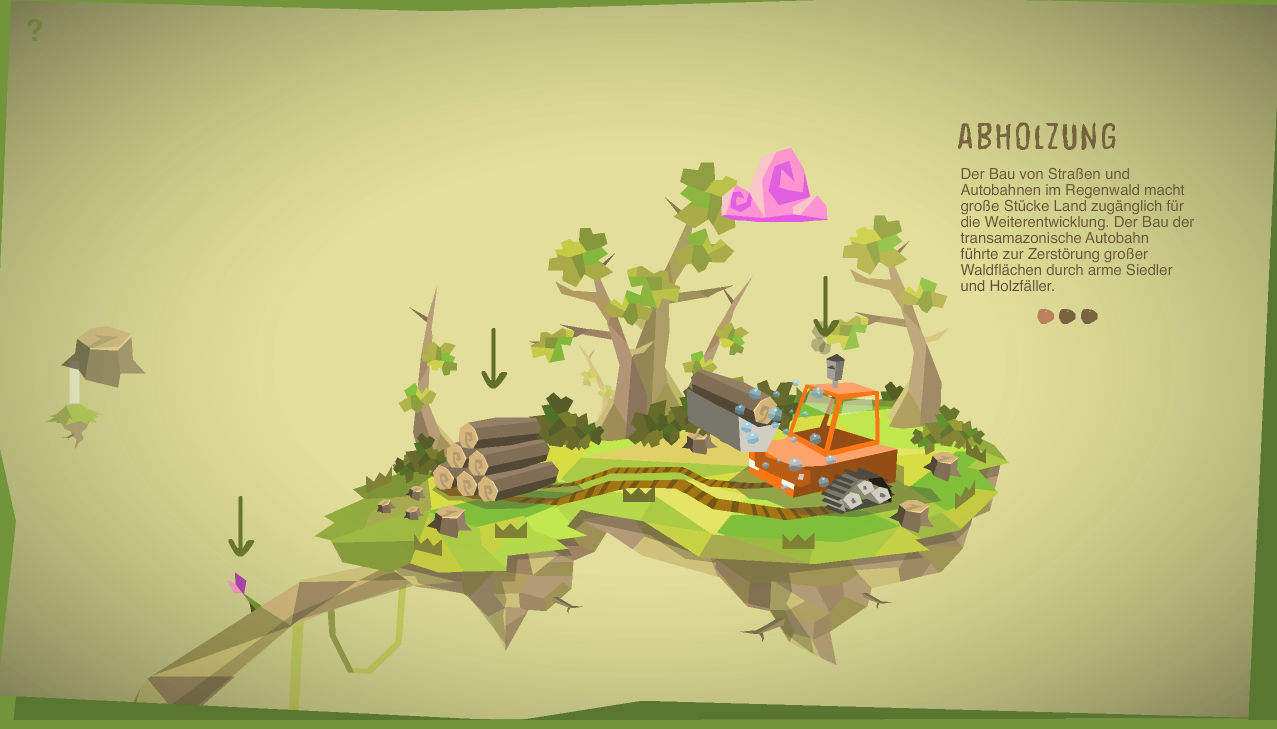Viewport: 1277px width, 729px height.
Task: Switch to the middle page dot
Action: pos(1068,316)
